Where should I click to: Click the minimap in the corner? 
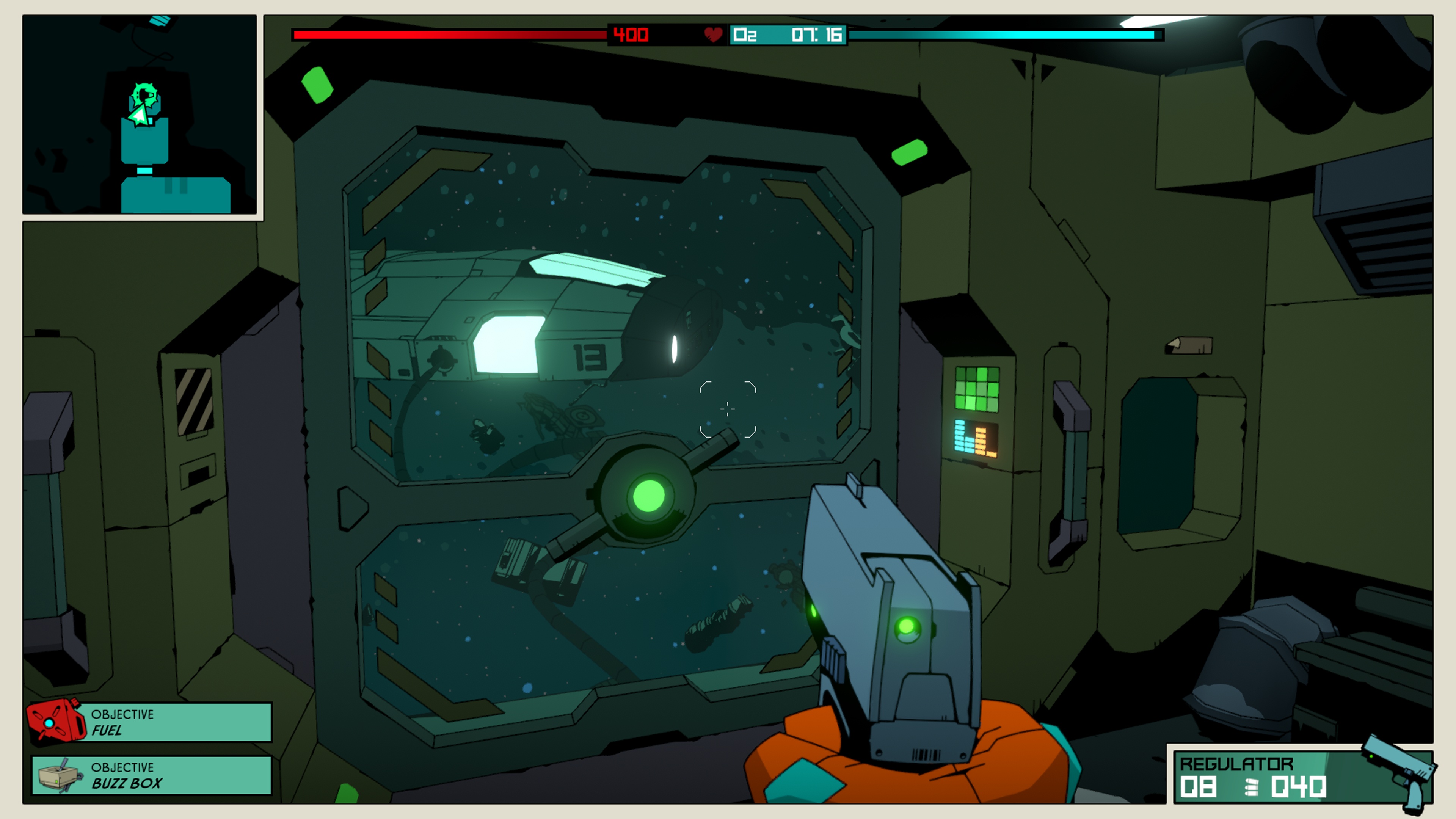click(140, 115)
